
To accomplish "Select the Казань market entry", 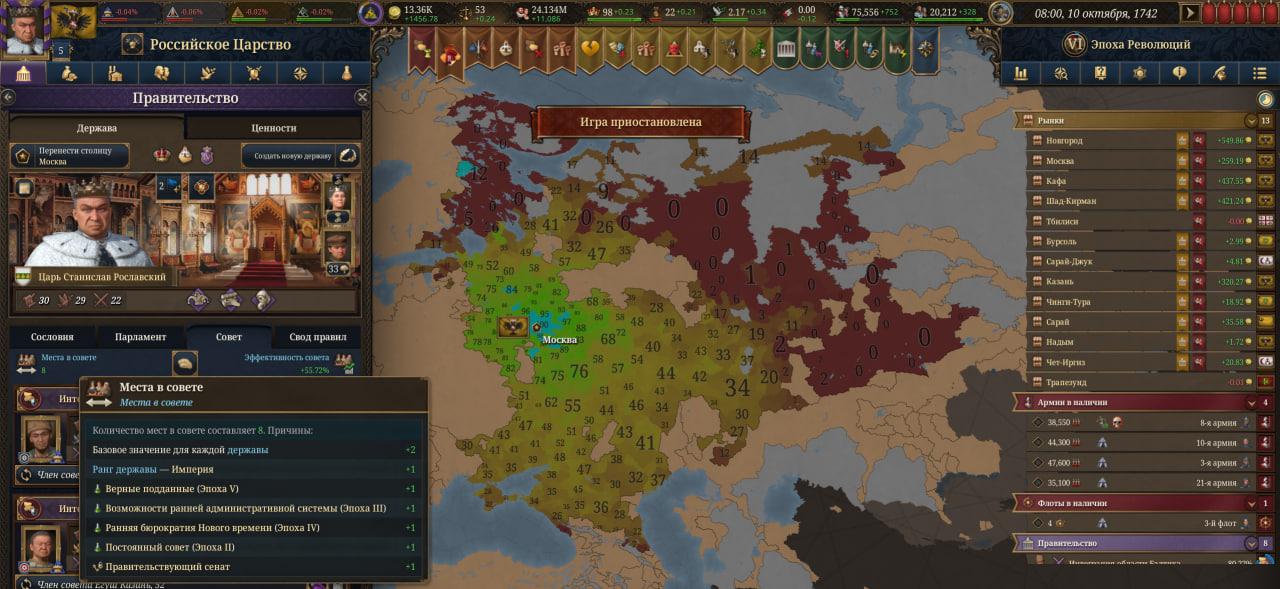I will (x=1100, y=282).
